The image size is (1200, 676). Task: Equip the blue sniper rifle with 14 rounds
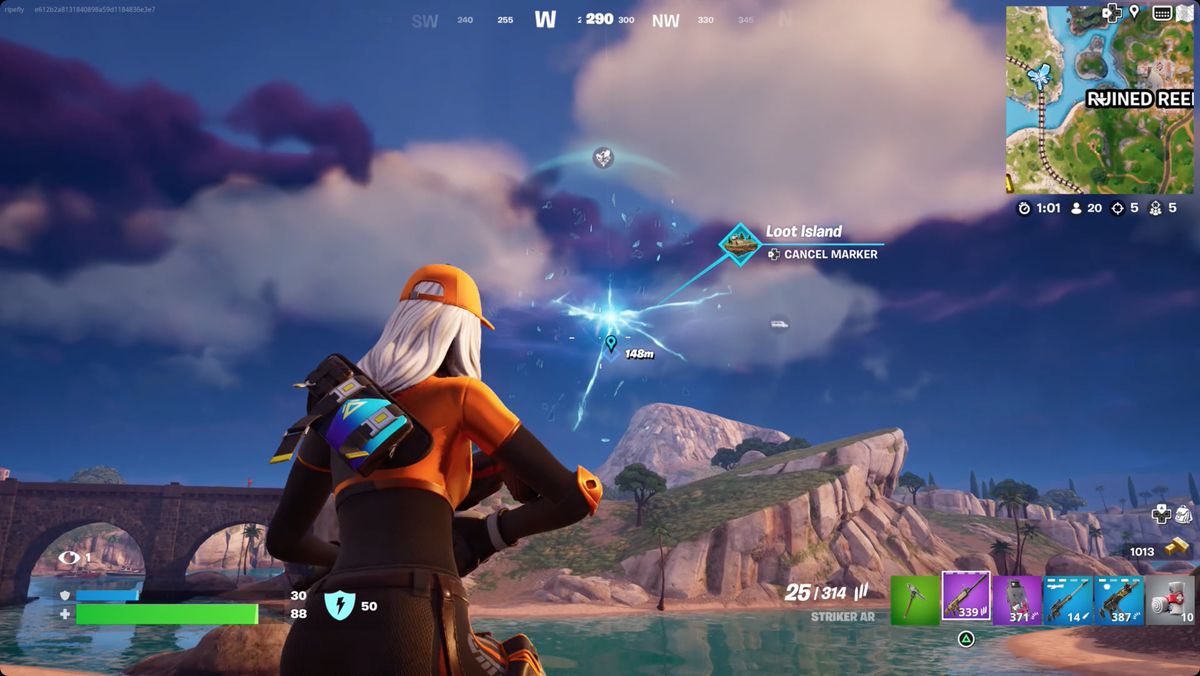tap(1068, 600)
